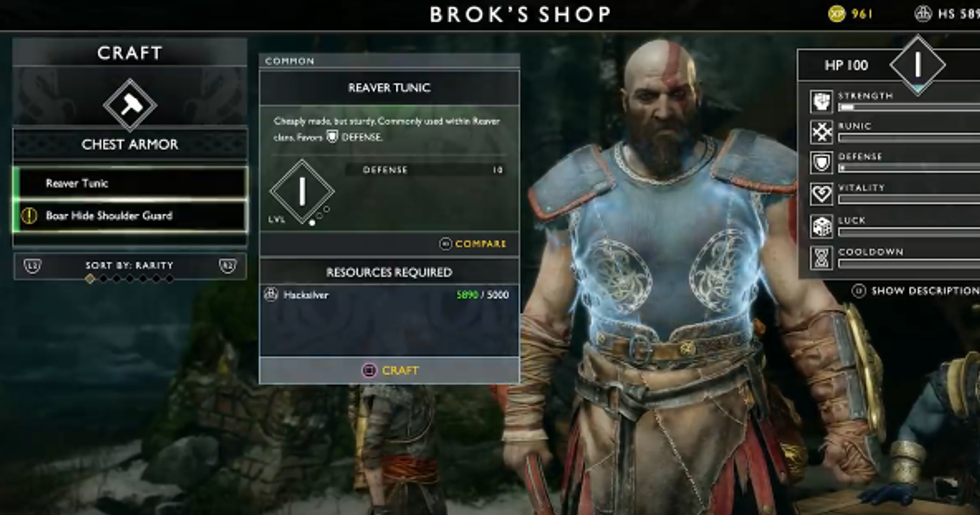980x515 pixels.
Task: Craft the Reaver Tunic
Action: pyautogui.click(x=389, y=370)
